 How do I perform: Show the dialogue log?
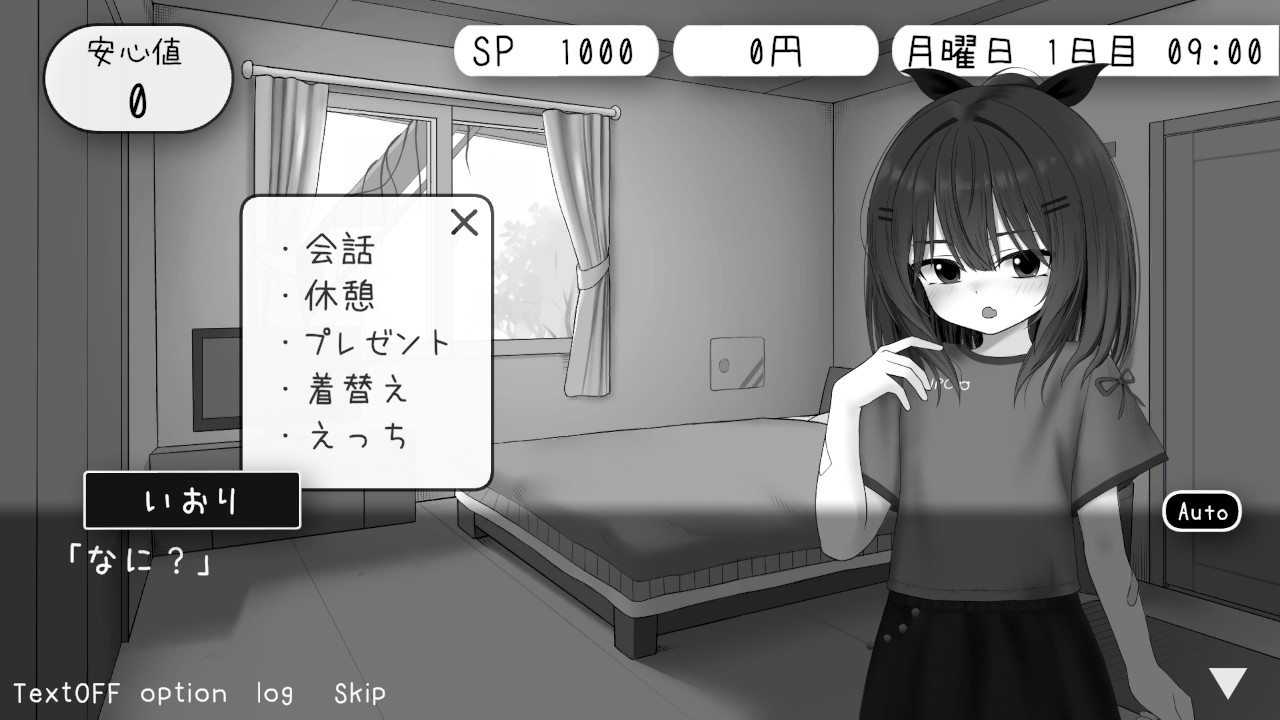tap(274, 692)
